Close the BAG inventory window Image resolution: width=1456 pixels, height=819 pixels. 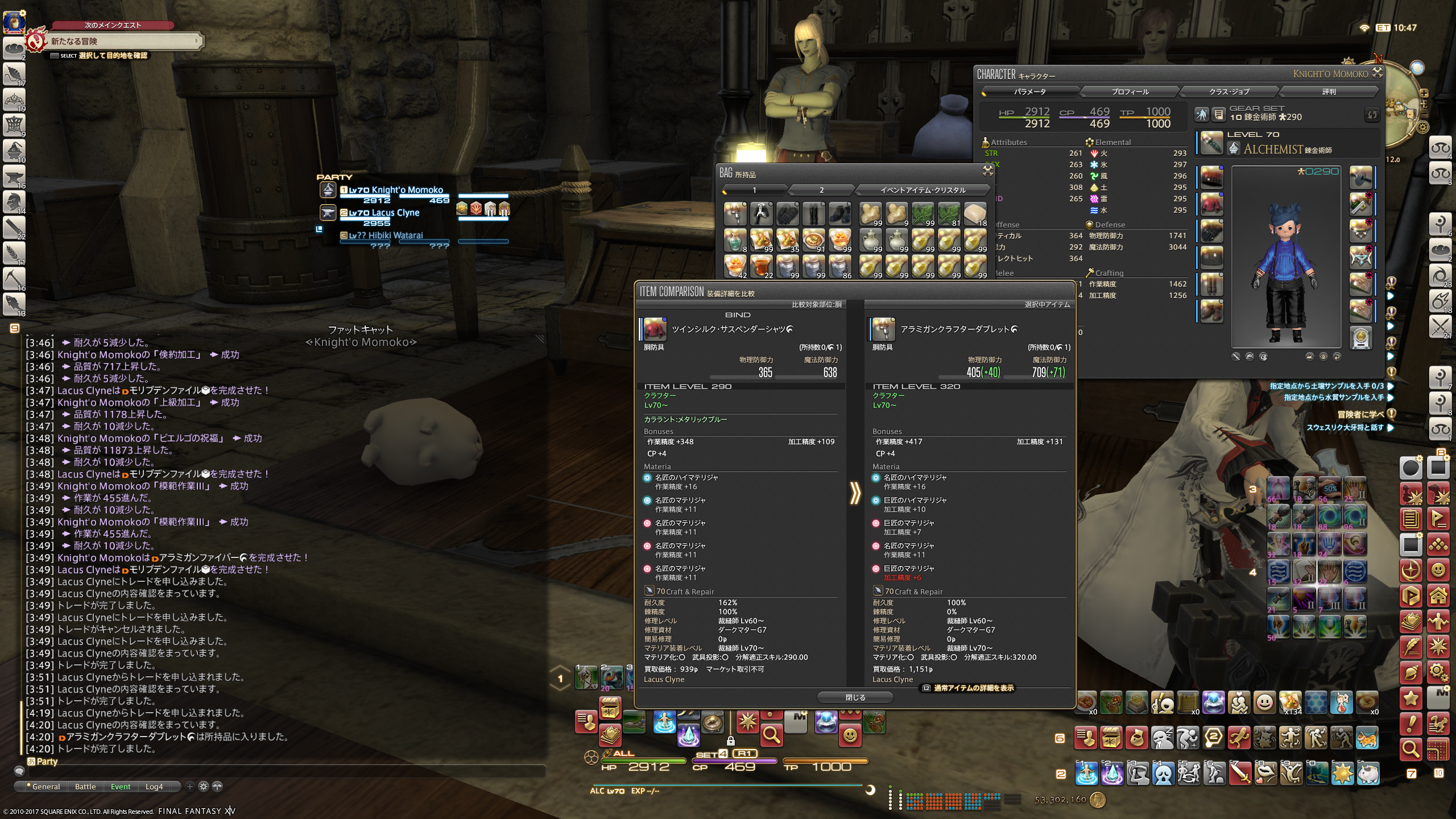pos(988,170)
